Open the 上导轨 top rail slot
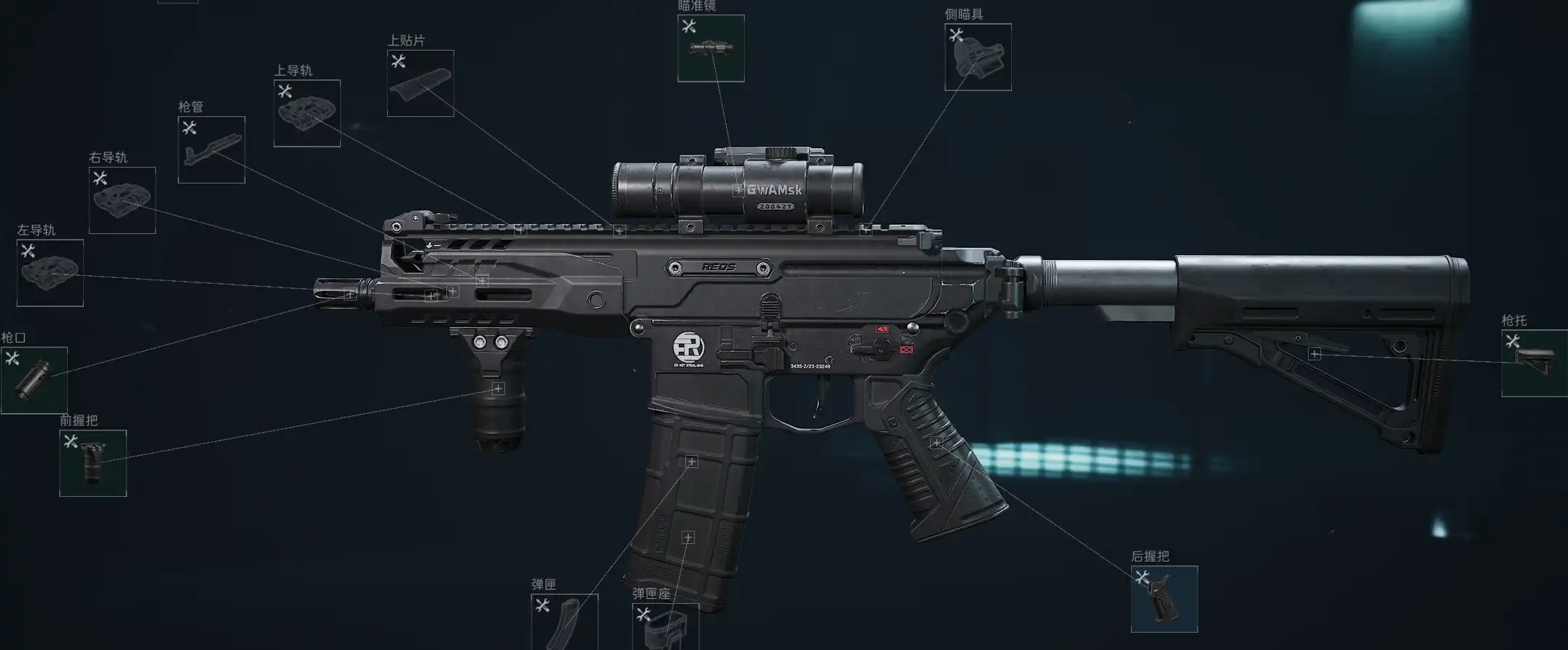Viewport: 1568px width, 650px height. (307, 113)
